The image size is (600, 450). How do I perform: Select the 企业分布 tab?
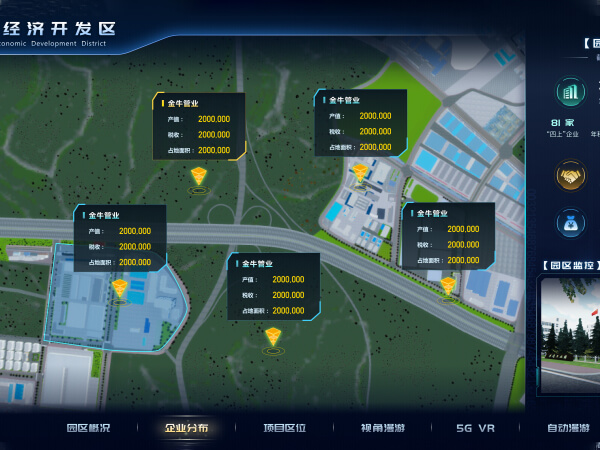187,428
